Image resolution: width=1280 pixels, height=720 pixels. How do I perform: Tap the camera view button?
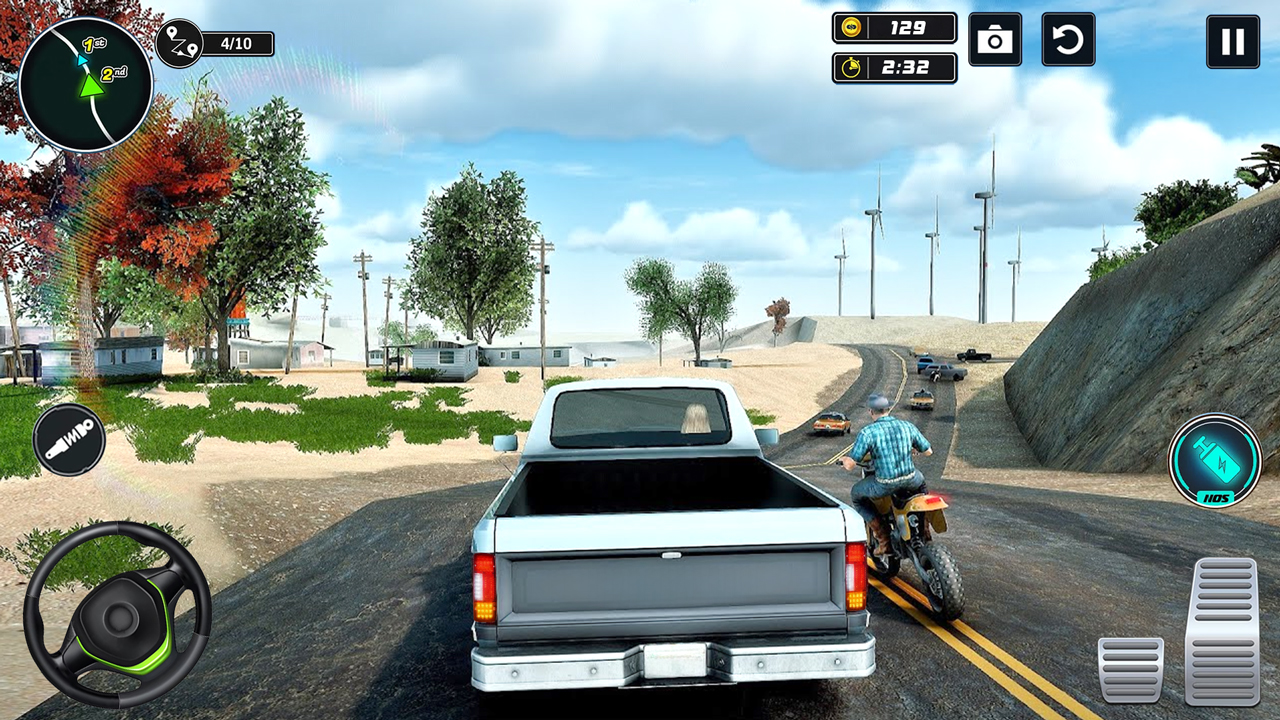pos(995,40)
